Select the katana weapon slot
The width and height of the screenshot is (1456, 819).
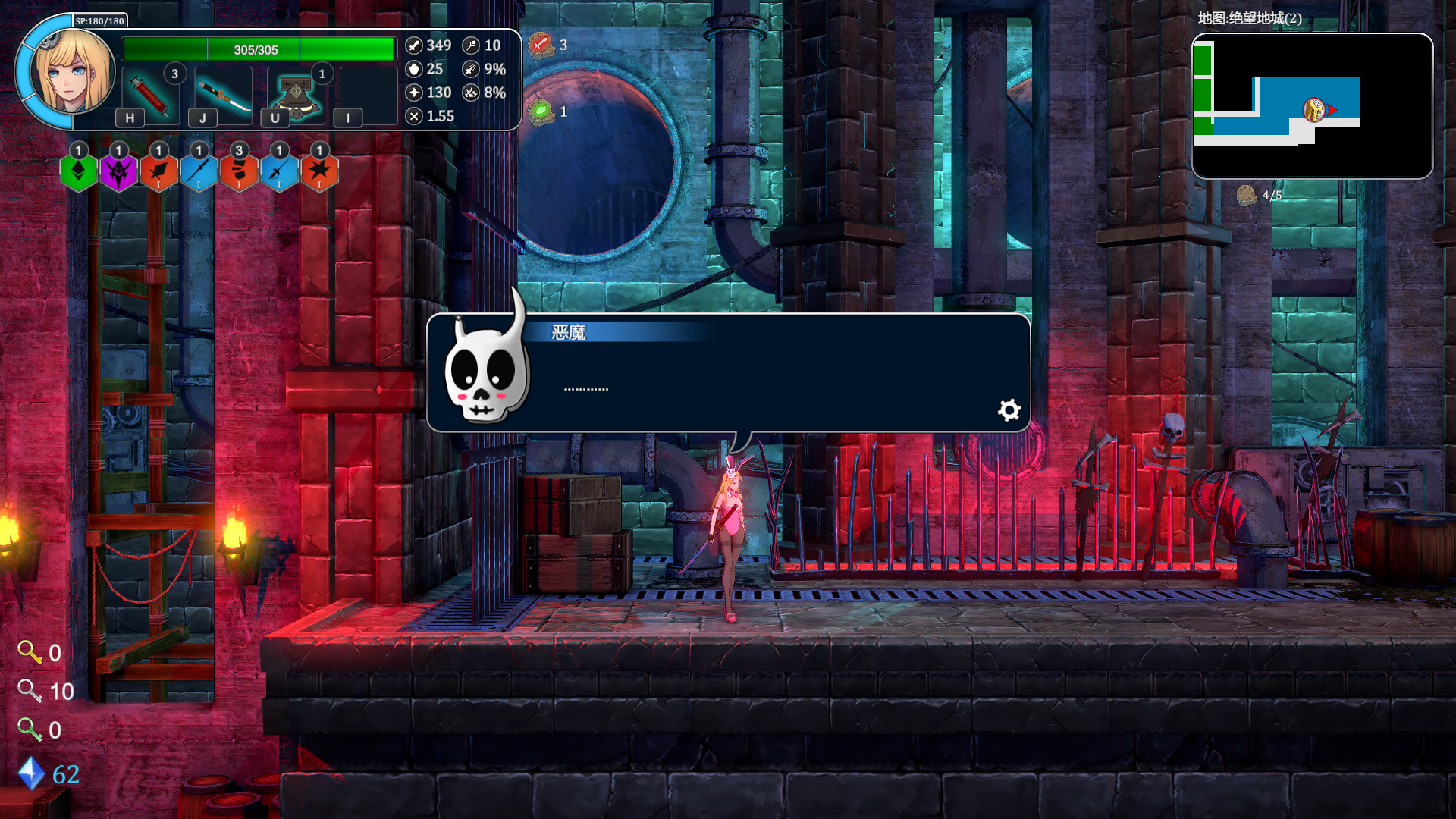click(223, 95)
